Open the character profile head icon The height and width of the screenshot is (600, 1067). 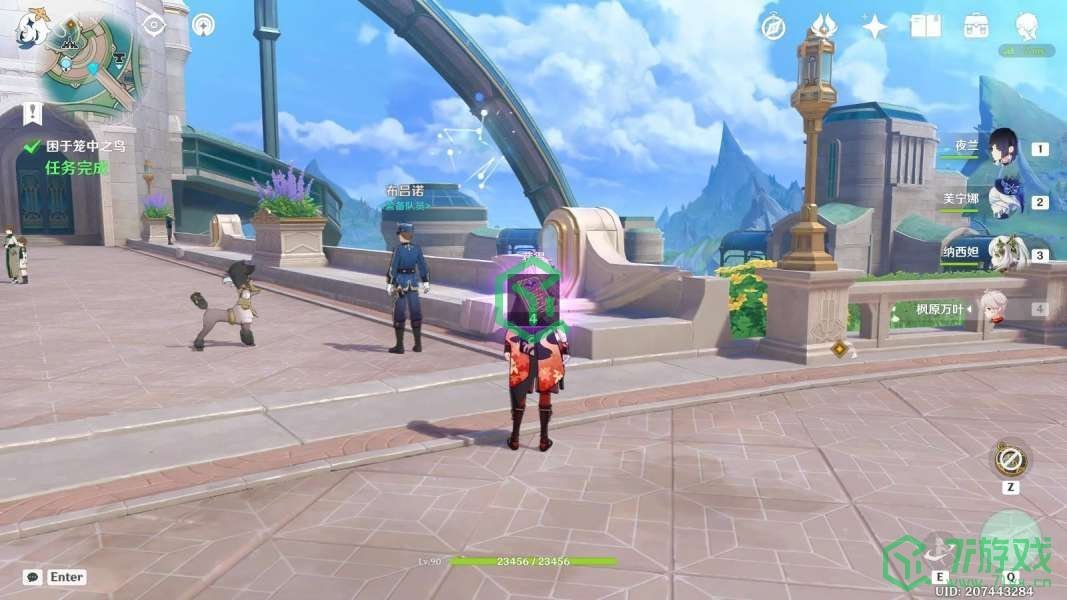point(1026,27)
